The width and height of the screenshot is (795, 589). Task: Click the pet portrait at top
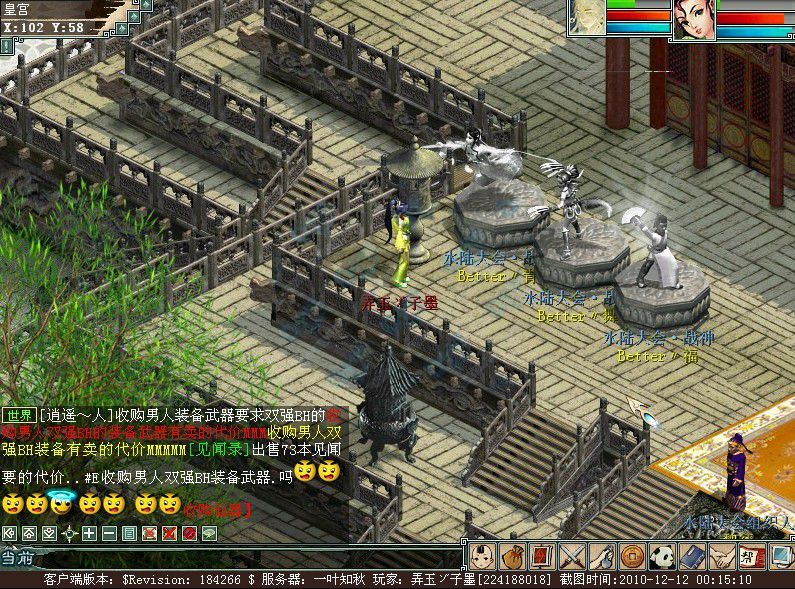point(587,17)
